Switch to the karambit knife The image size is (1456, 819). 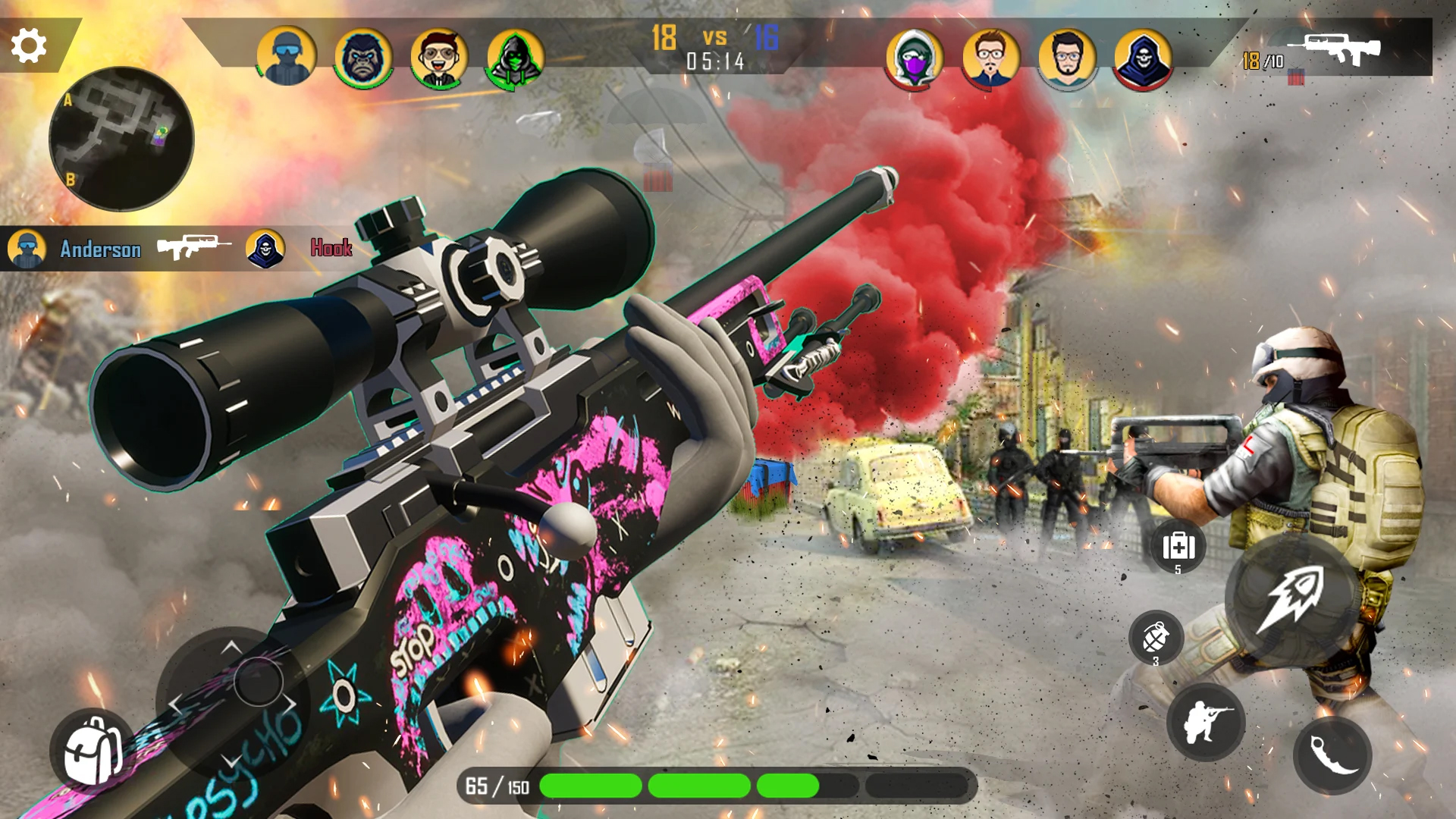(1332, 755)
